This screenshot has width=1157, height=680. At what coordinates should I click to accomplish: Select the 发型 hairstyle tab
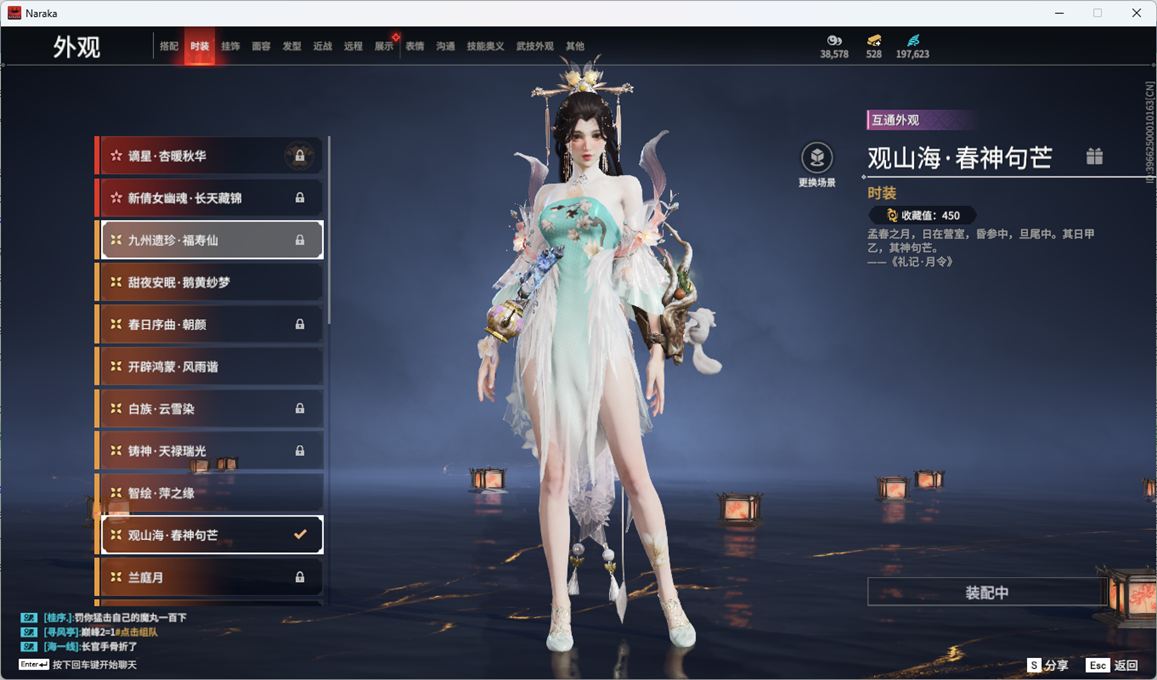[292, 46]
